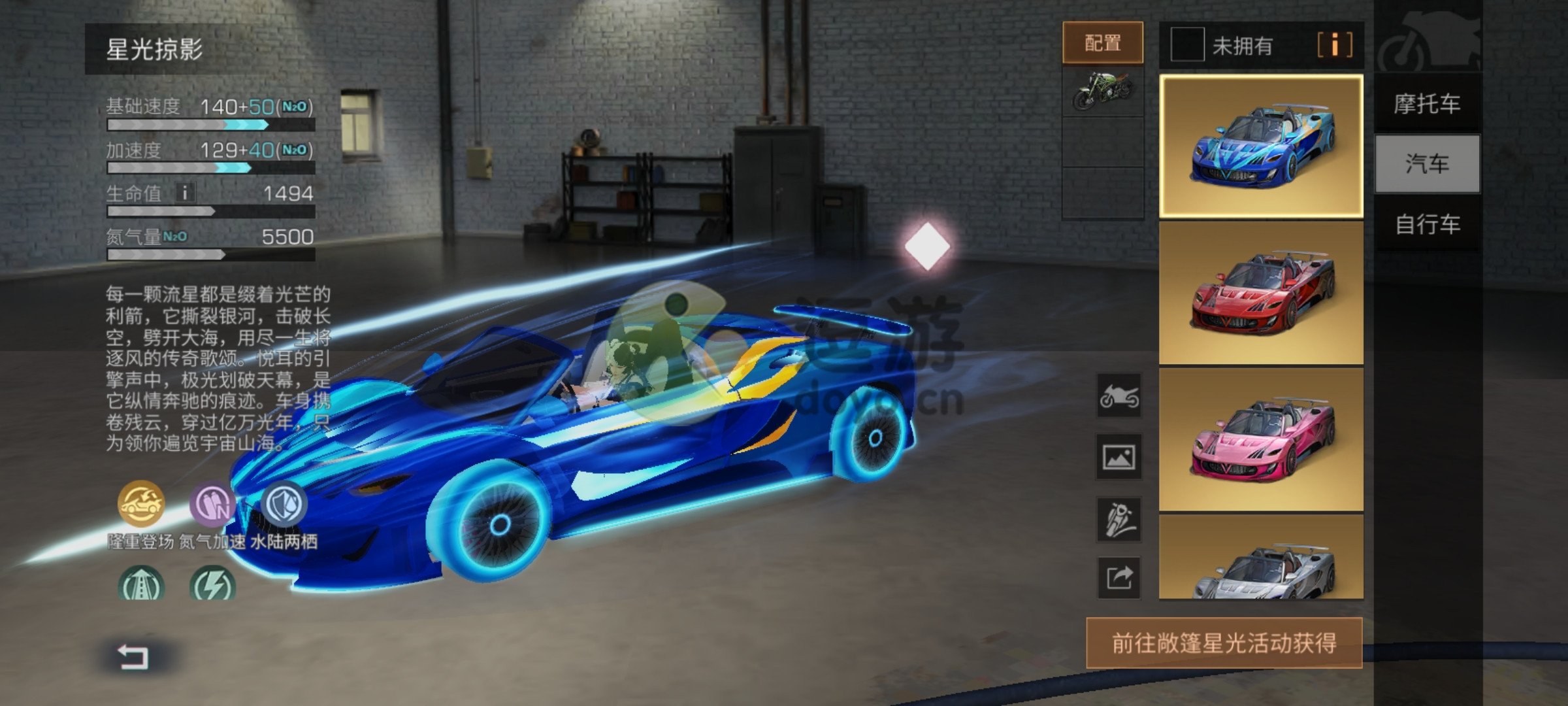Show info via the bracketed i button
Image resolution: width=1568 pixels, height=706 pixels.
[x=1334, y=45]
